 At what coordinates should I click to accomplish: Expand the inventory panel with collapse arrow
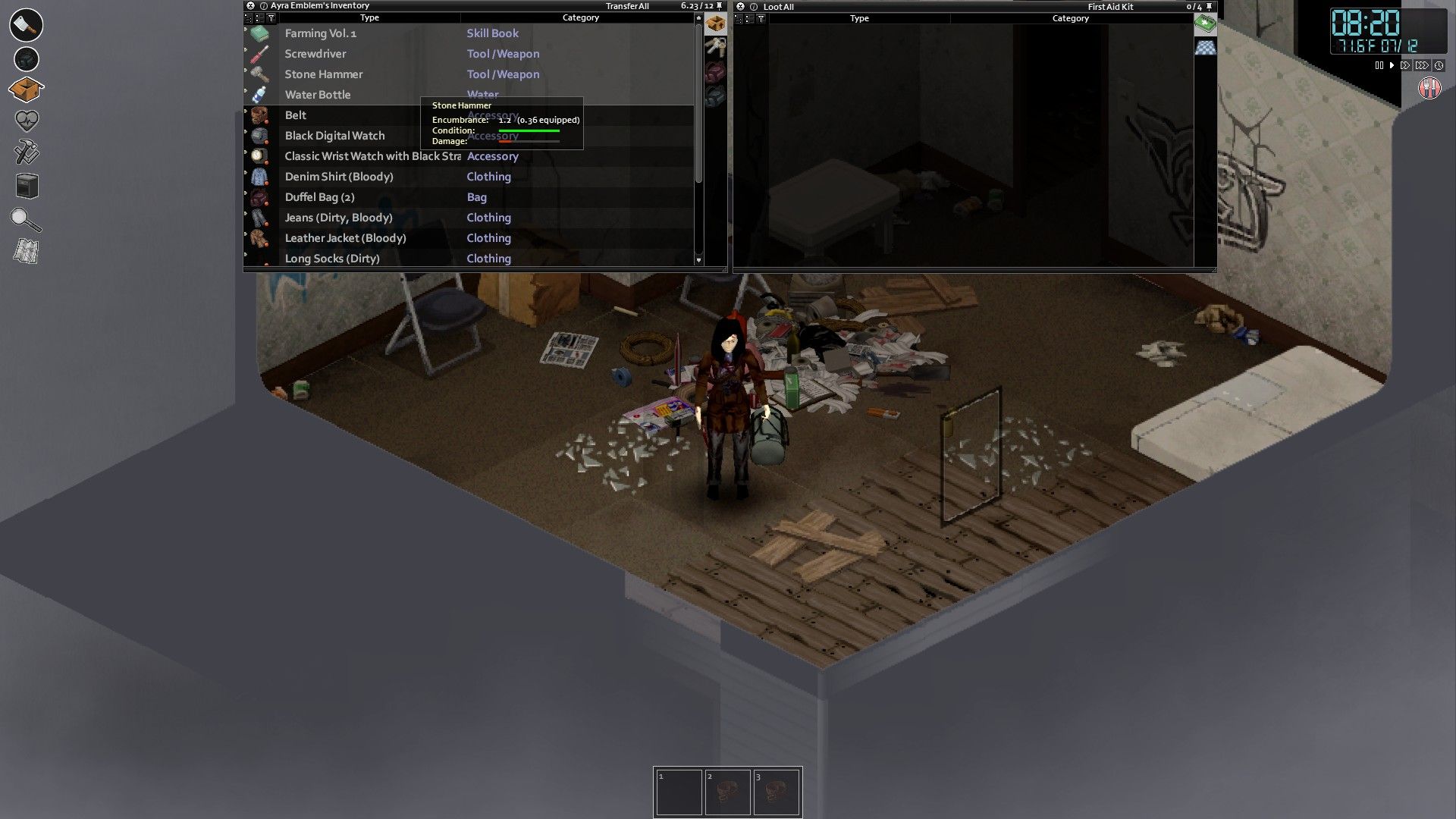pyautogui.click(x=249, y=17)
